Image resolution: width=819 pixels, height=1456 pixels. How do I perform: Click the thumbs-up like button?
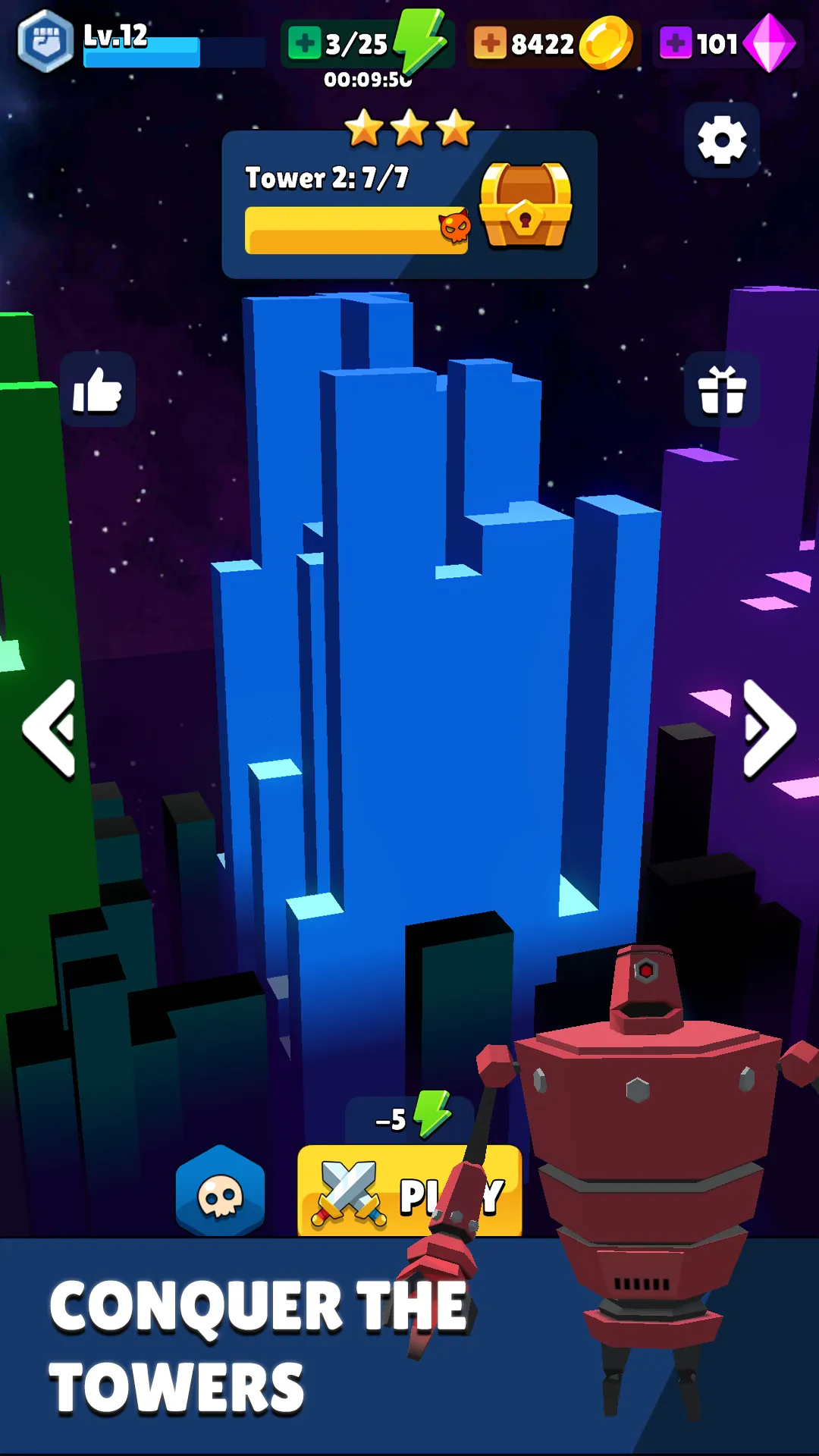pos(97,390)
